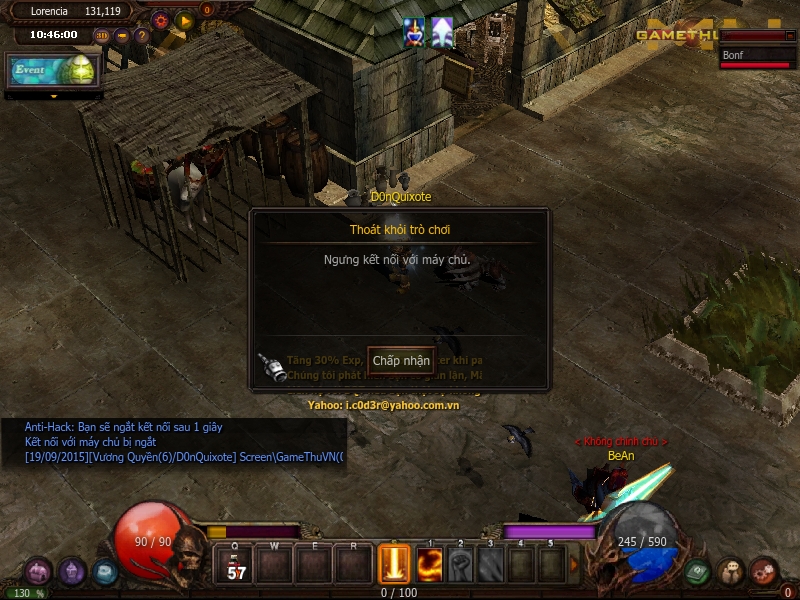This screenshot has height=600, width=800.
Task: Open the purple treasure chest icon
Action: [x=38, y=571]
